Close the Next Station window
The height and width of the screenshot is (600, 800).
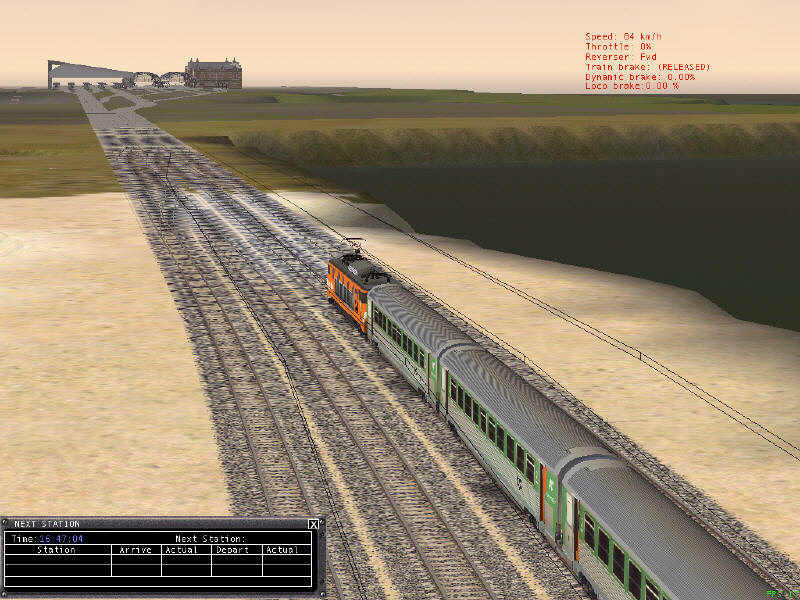[x=313, y=524]
